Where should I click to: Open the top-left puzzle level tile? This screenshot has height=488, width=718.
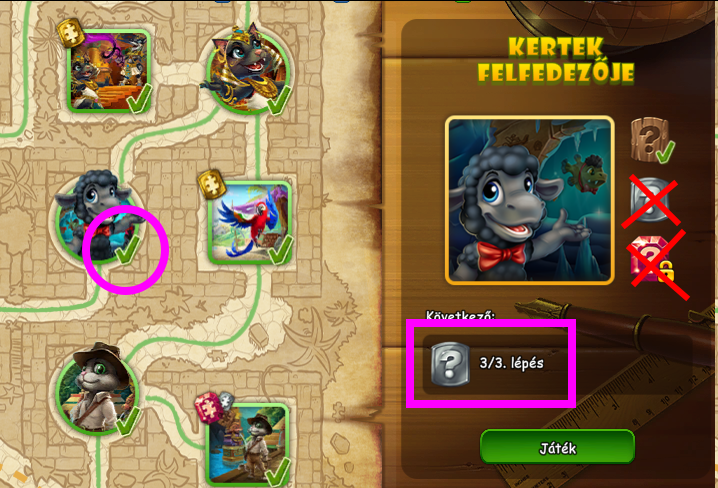pyautogui.click(x=108, y=69)
